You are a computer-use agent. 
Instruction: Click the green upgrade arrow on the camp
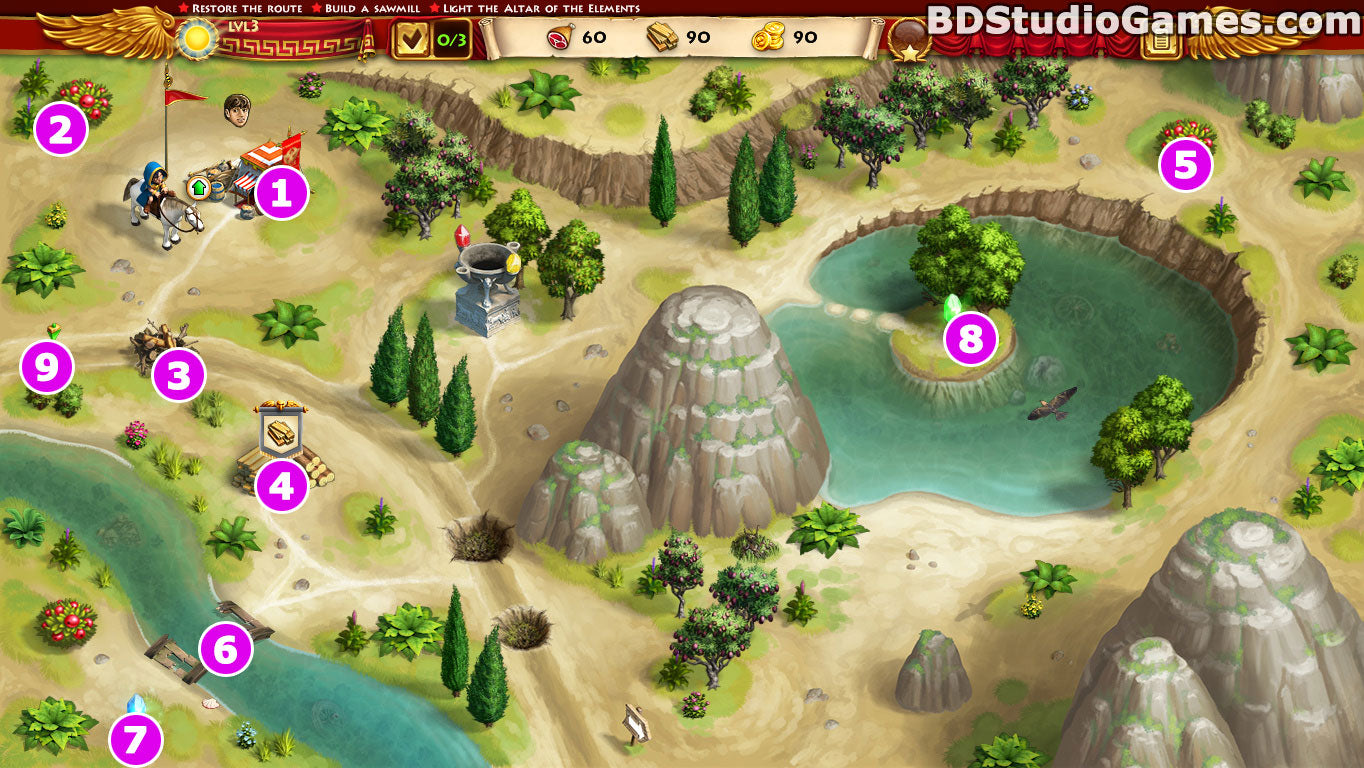point(198,186)
